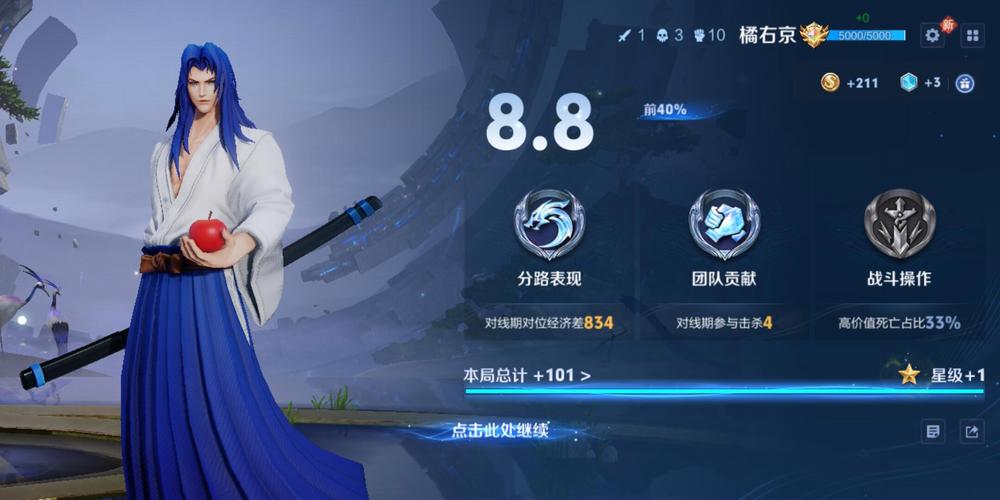Open the gear settings icon
The image size is (1000, 500).
point(933,35)
